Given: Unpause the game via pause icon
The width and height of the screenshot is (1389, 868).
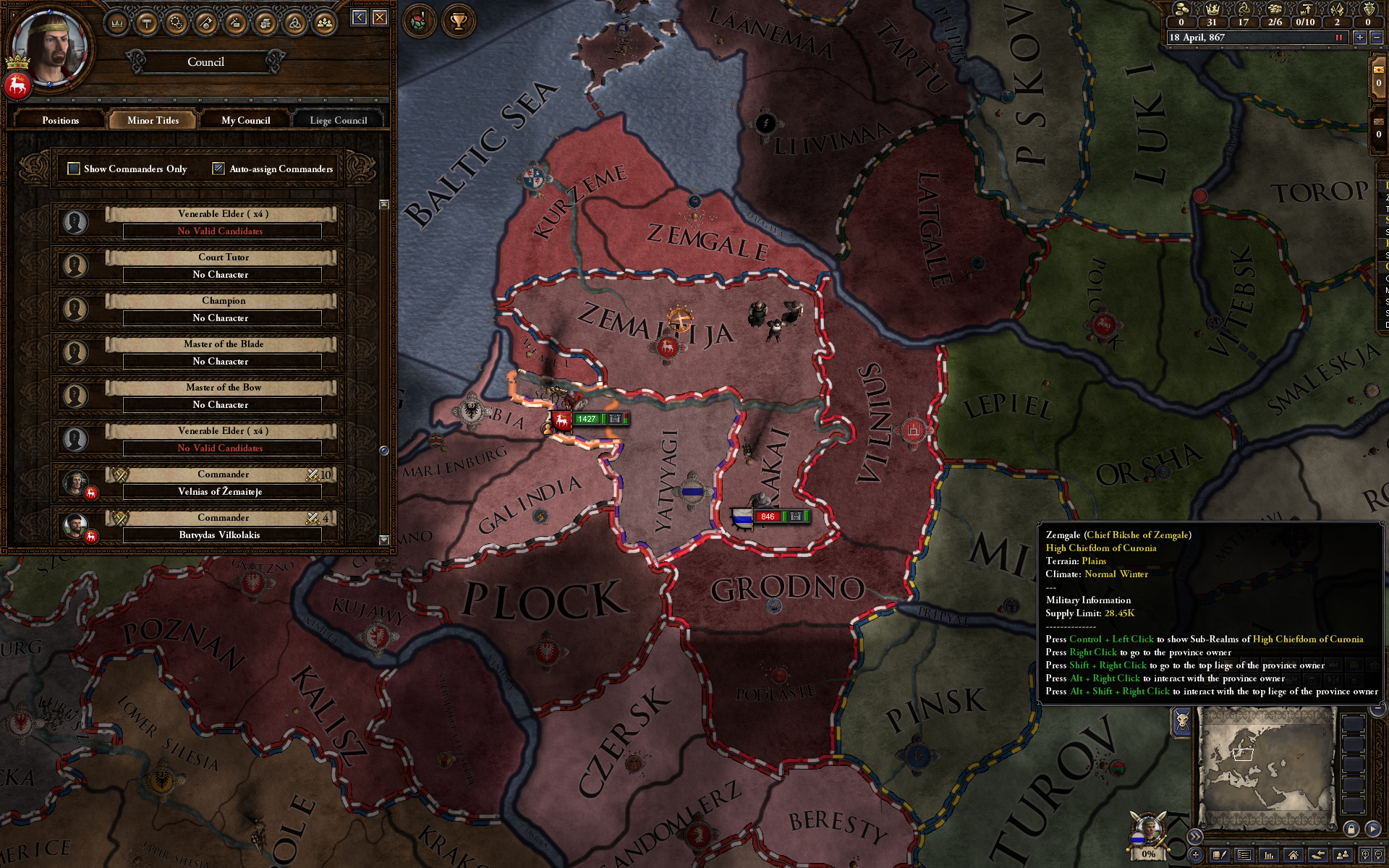Looking at the screenshot, I should pyautogui.click(x=1339, y=37).
